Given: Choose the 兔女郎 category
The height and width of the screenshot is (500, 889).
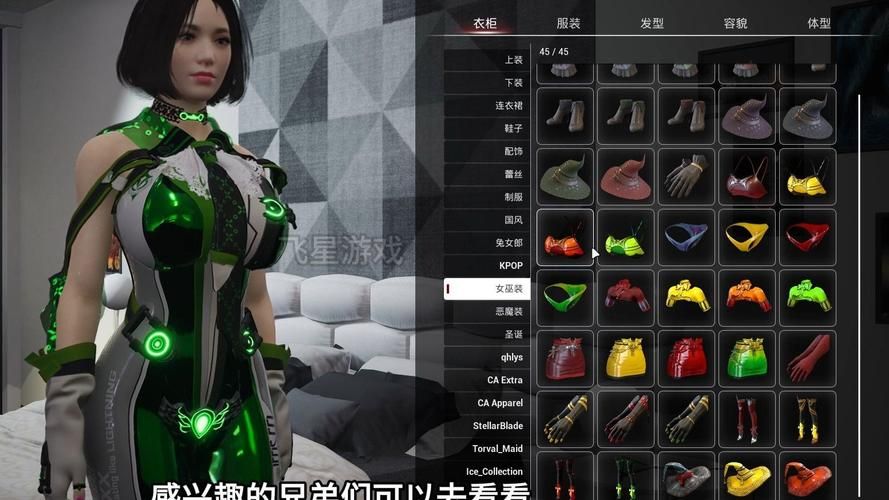Looking at the screenshot, I should pos(509,243).
